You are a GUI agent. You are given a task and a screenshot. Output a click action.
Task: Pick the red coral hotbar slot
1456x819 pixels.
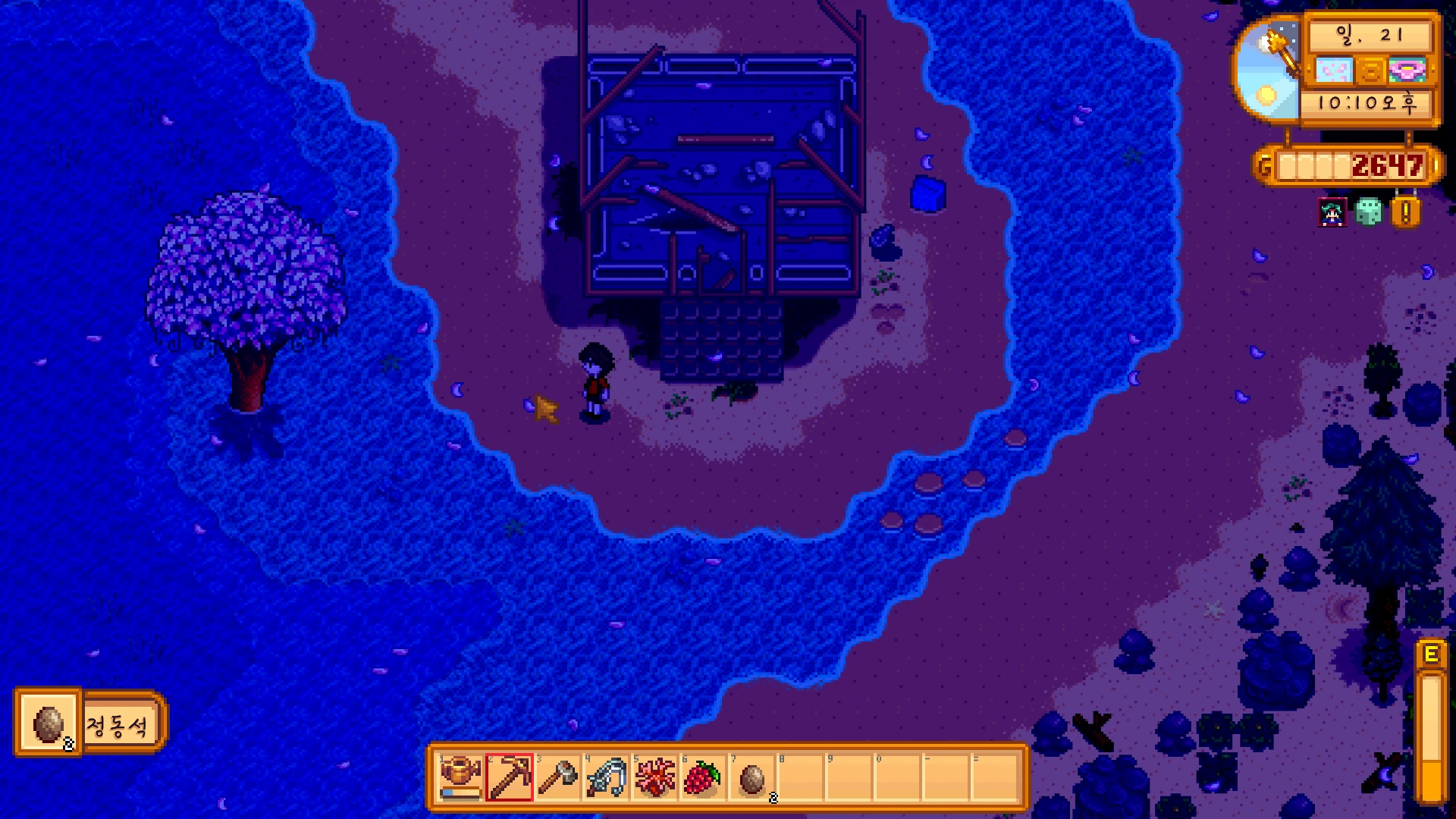tap(654, 777)
